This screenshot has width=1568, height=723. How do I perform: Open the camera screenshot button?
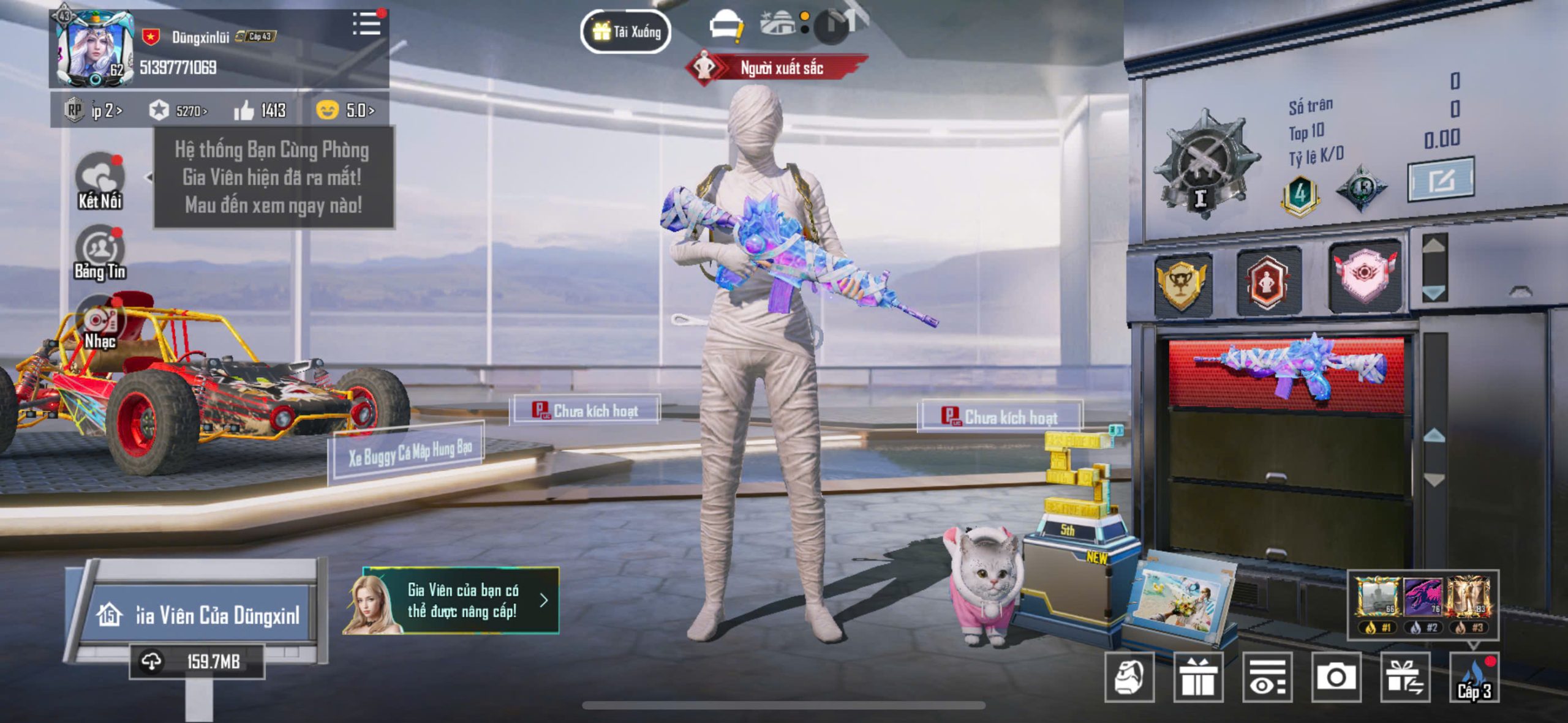pyautogui.click(x=1336, y=677)
